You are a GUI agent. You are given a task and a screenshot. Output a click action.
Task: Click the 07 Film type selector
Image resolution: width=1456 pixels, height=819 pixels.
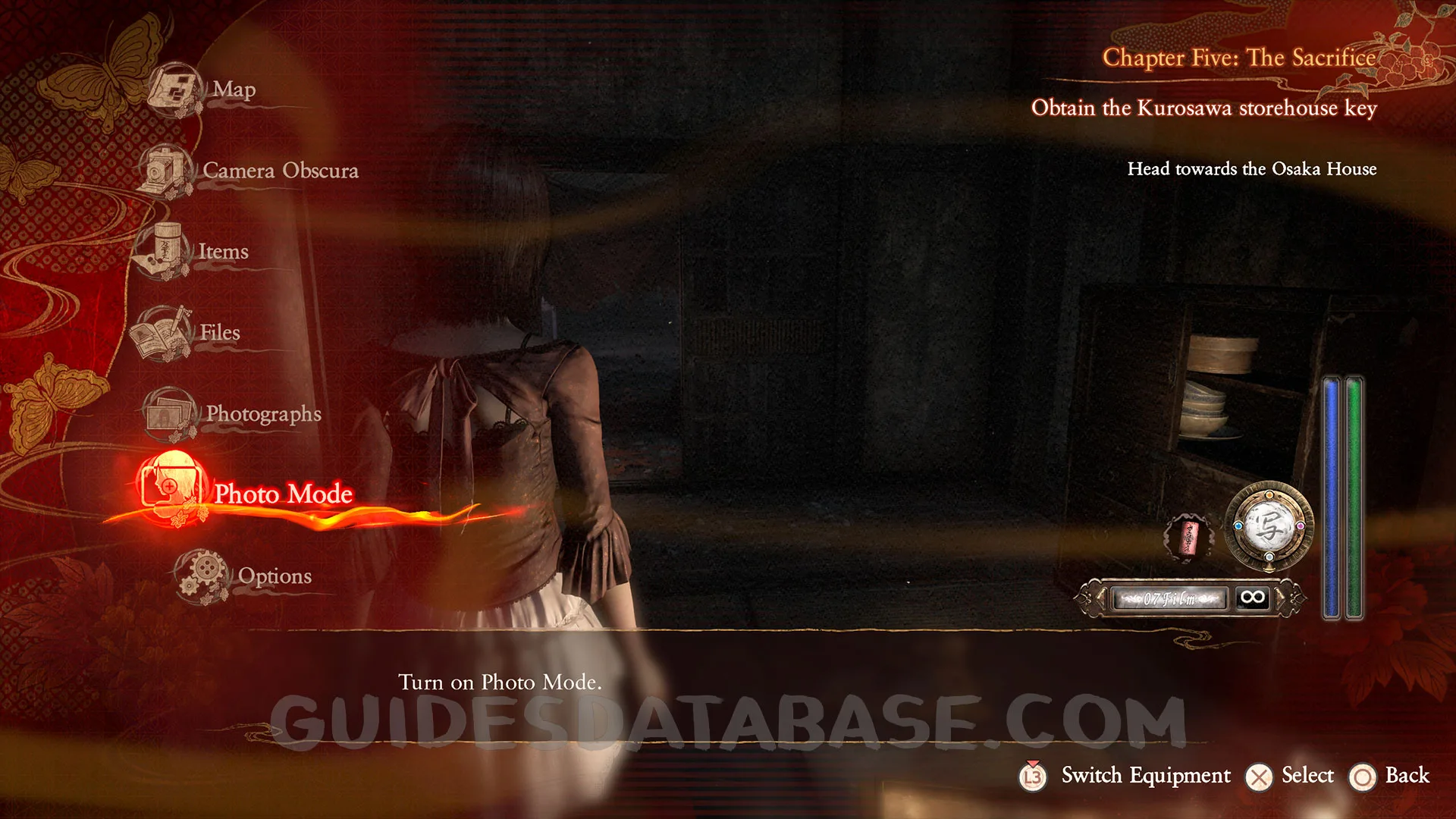(x=1168, y=598)
